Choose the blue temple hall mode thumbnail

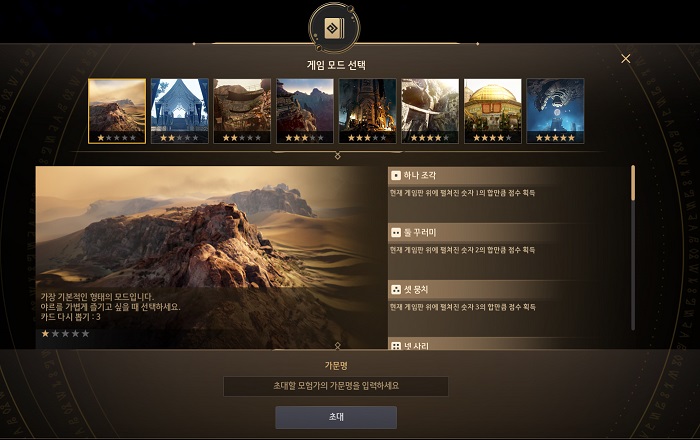[179, 110]
